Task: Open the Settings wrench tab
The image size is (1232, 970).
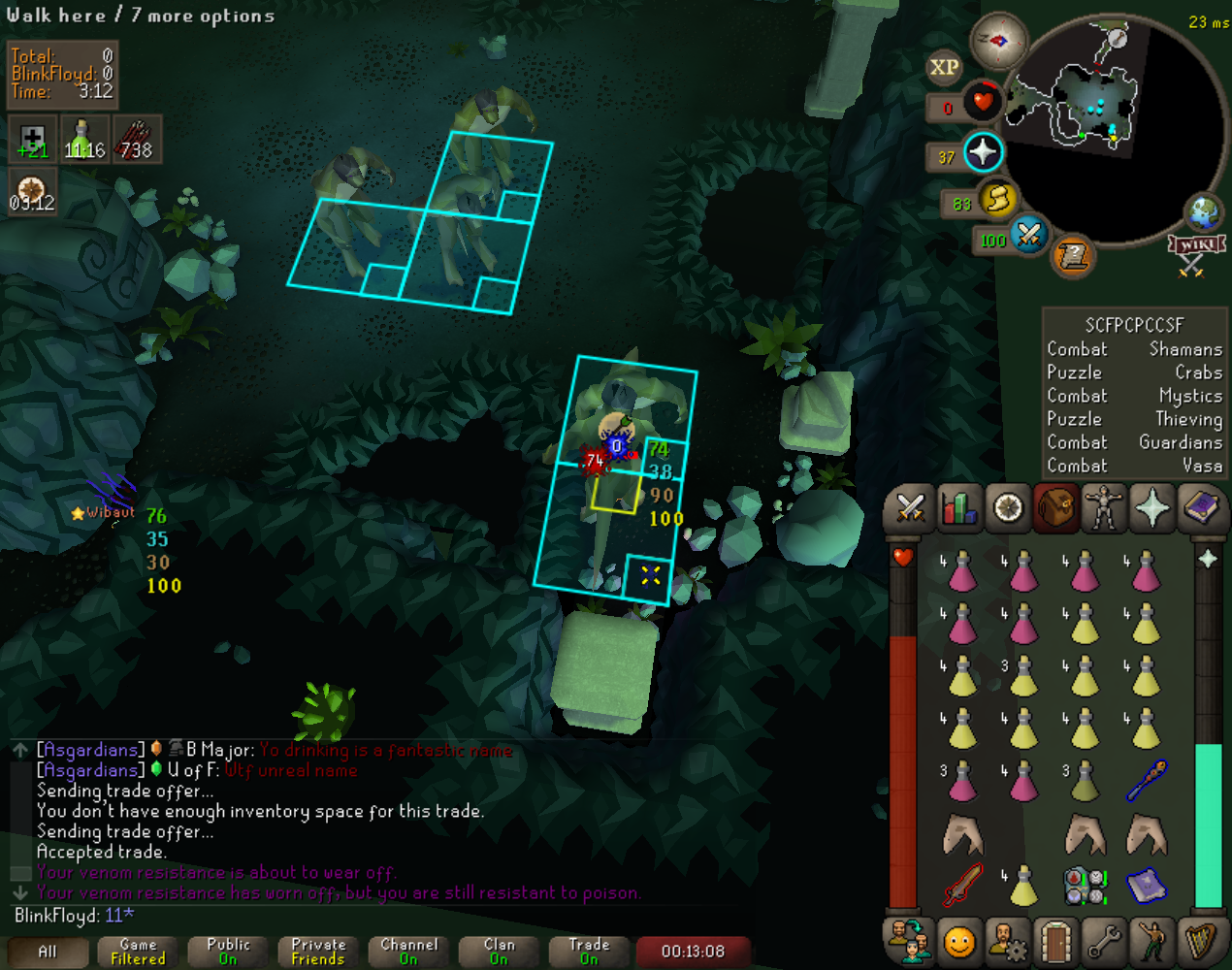Action: [x=1104, y=940]
